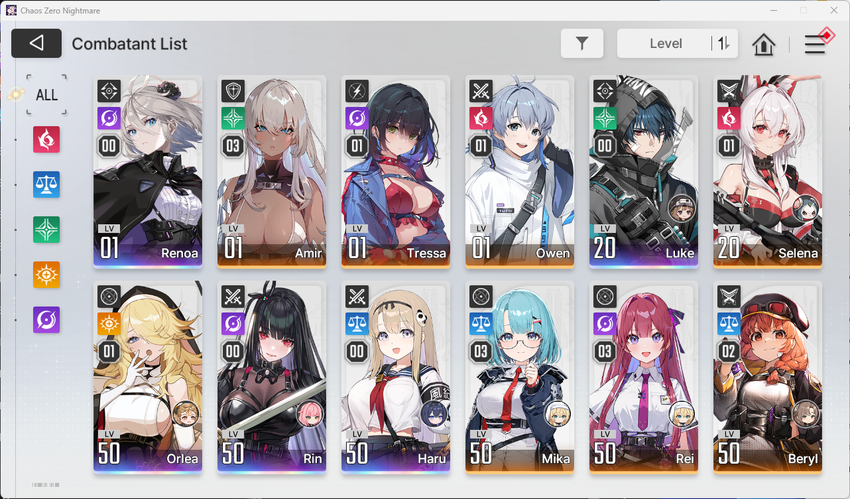Filter by the orange sun attribute
The image size is (850, 499).
coord(47,274)
